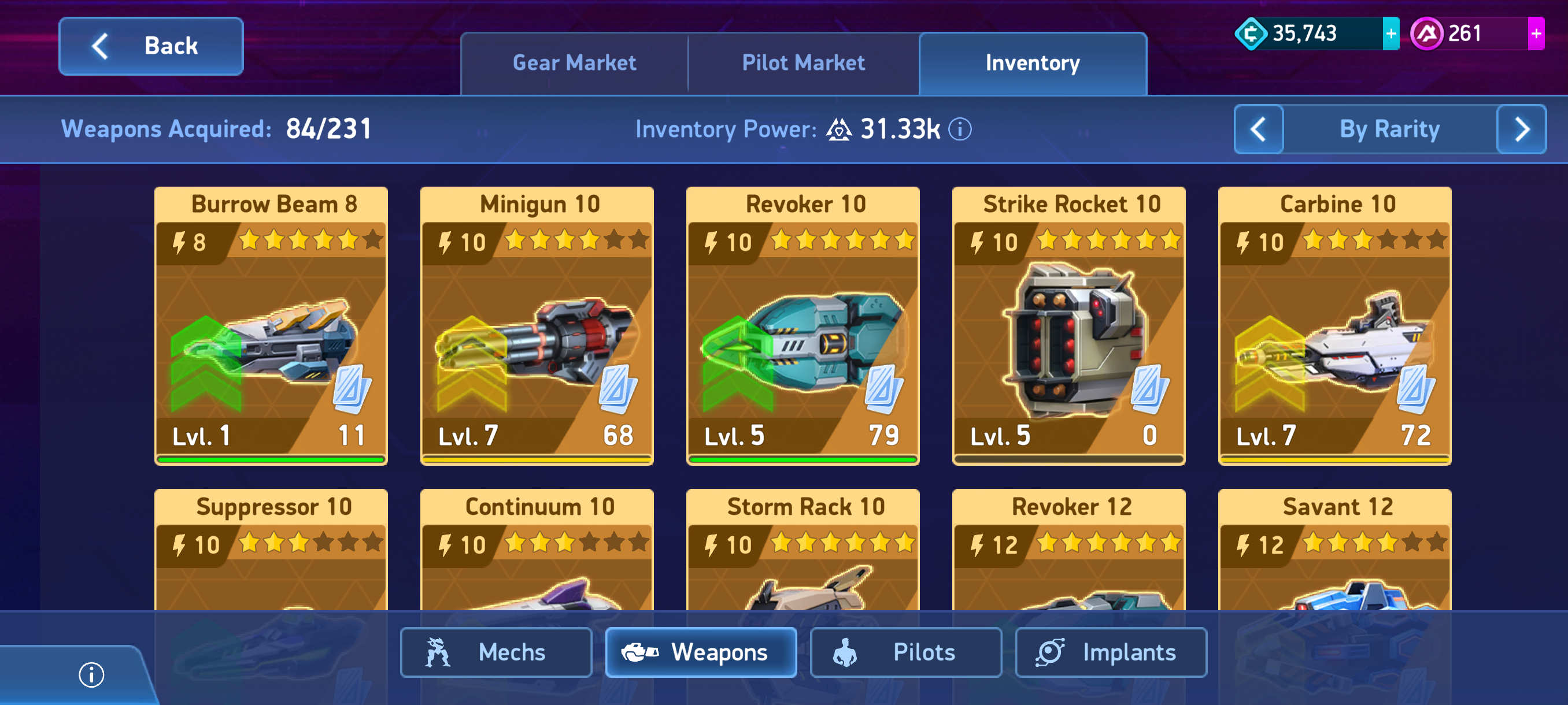Screen dimensions: 1568x705
Task: Open the info panel in bottom-left corner
Action: click(x=91, y=674)
